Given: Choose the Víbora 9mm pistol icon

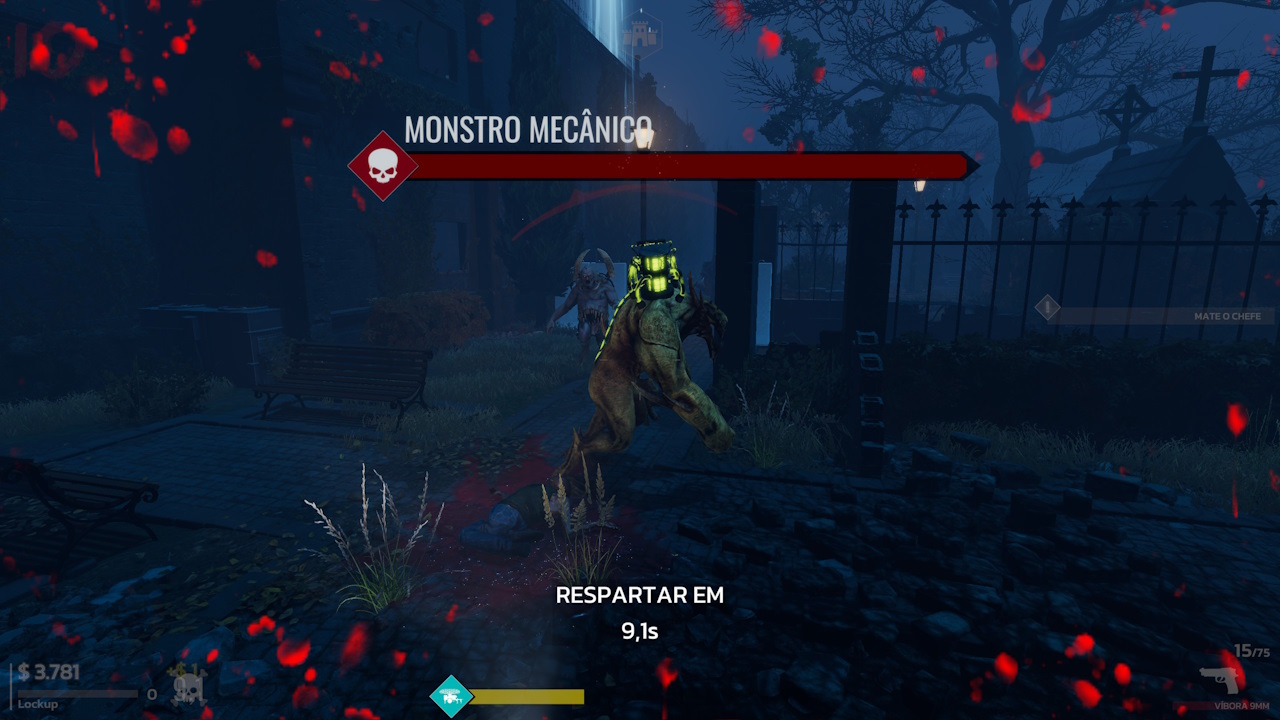Looking at the screenshot, I should click(x=1220, y=680).
